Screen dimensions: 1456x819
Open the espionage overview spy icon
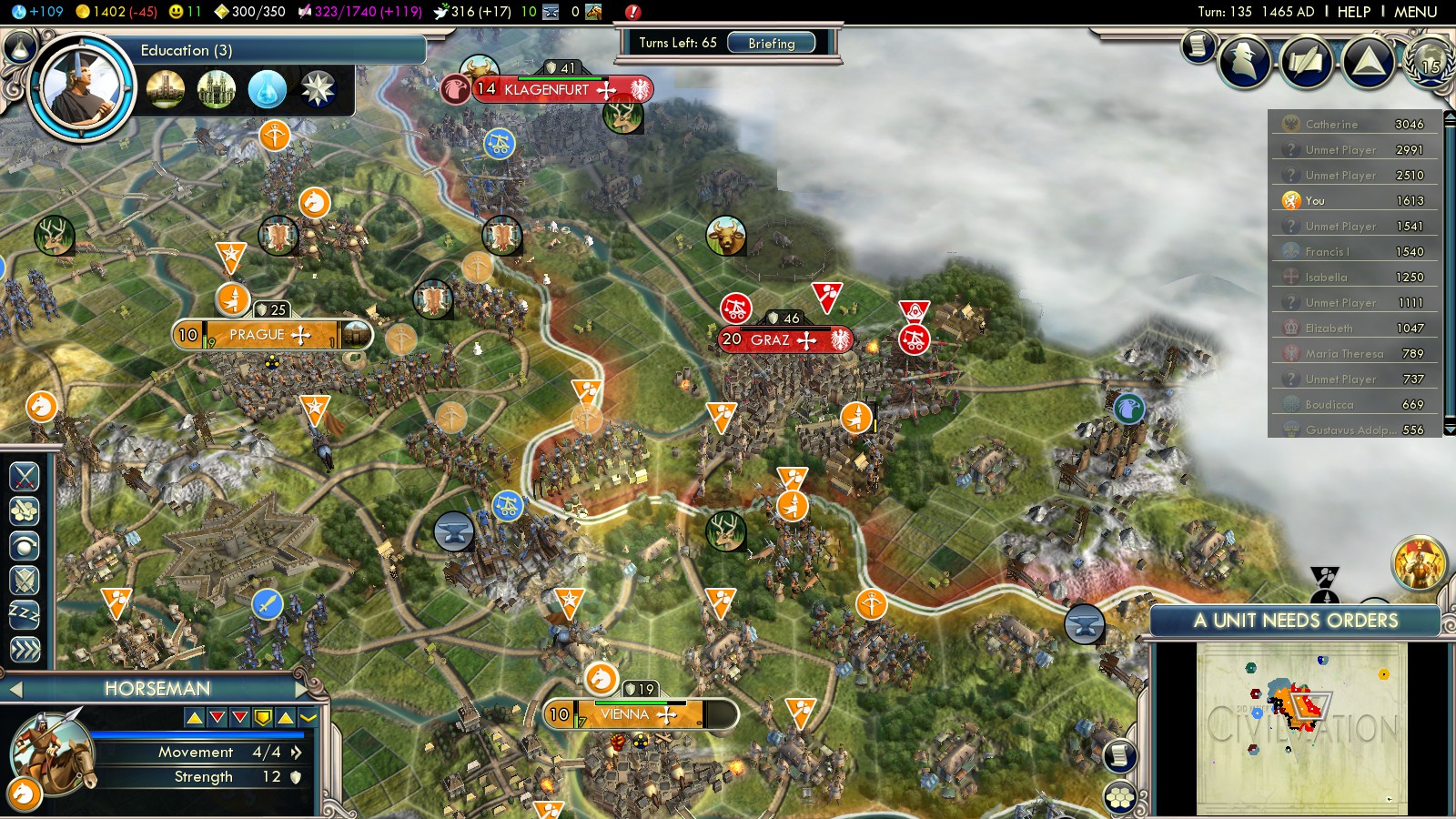pos(1244,61)
